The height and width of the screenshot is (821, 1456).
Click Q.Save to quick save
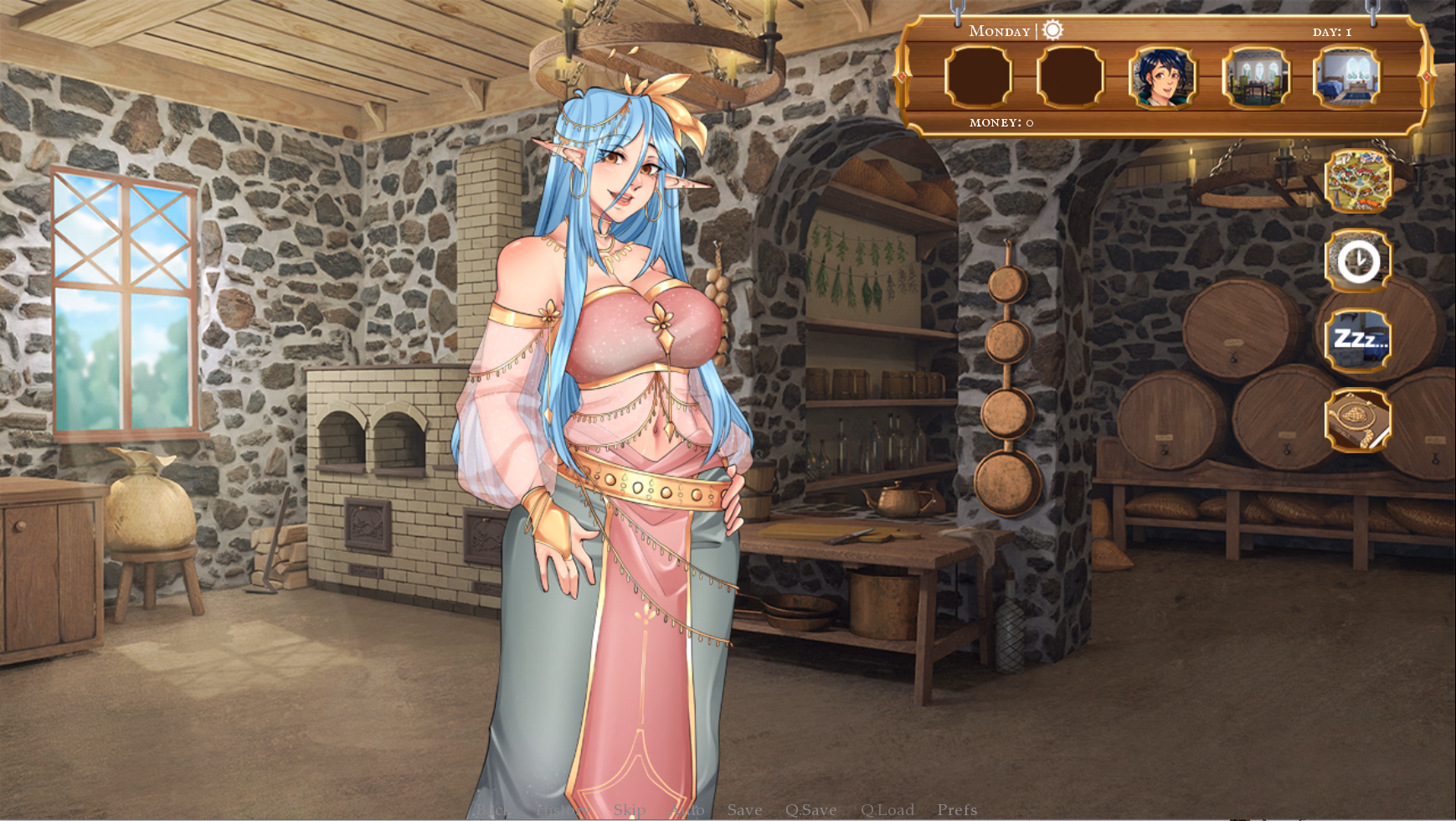(x=811, y=810)
